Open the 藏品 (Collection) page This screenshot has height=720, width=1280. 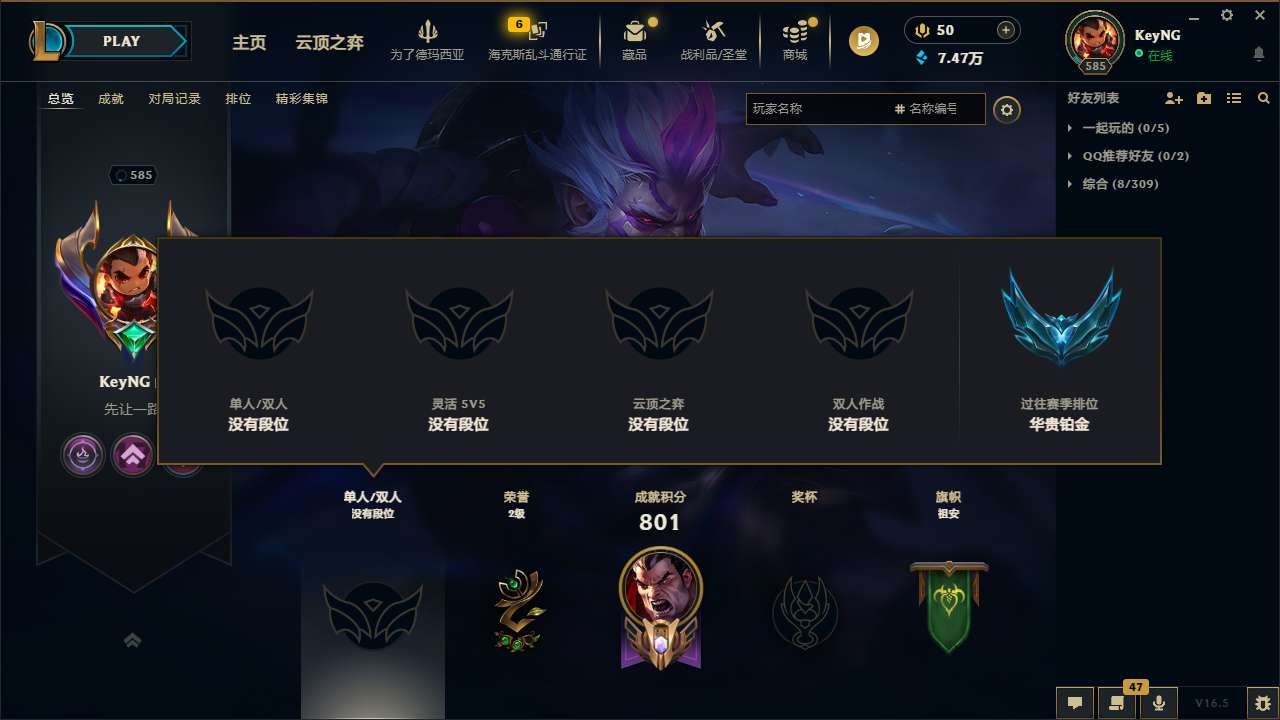[635, 40]
